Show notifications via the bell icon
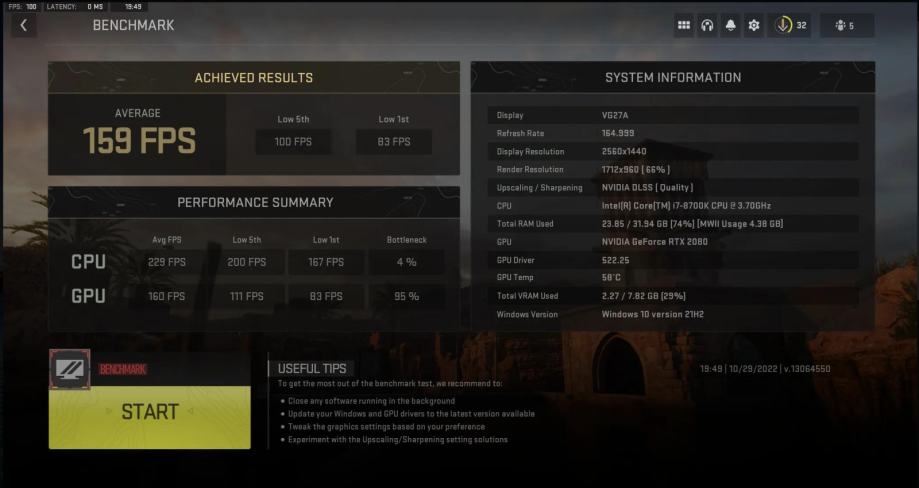 731,25
